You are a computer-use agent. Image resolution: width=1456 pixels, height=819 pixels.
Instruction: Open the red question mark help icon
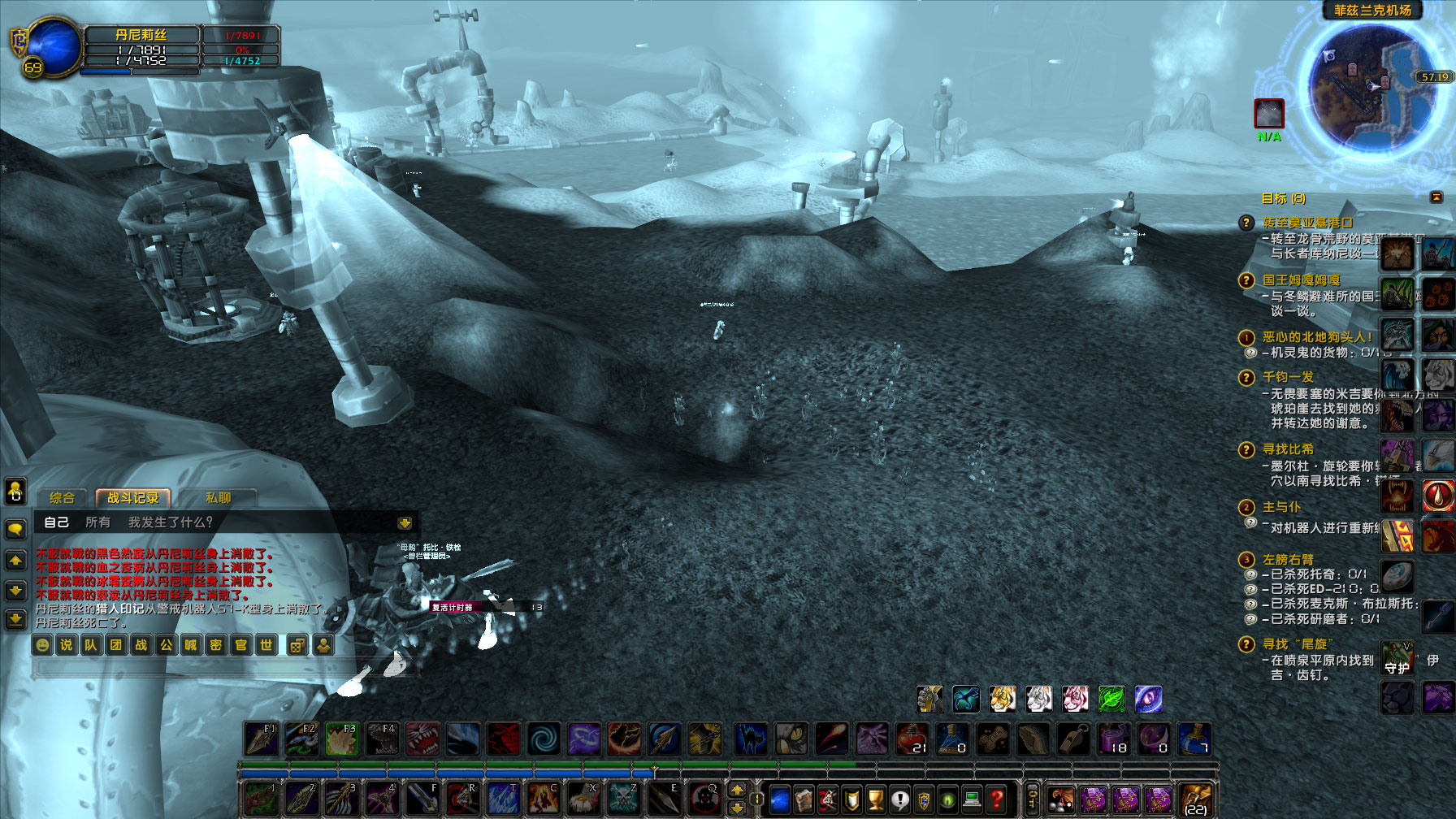(x=994, y=799)
